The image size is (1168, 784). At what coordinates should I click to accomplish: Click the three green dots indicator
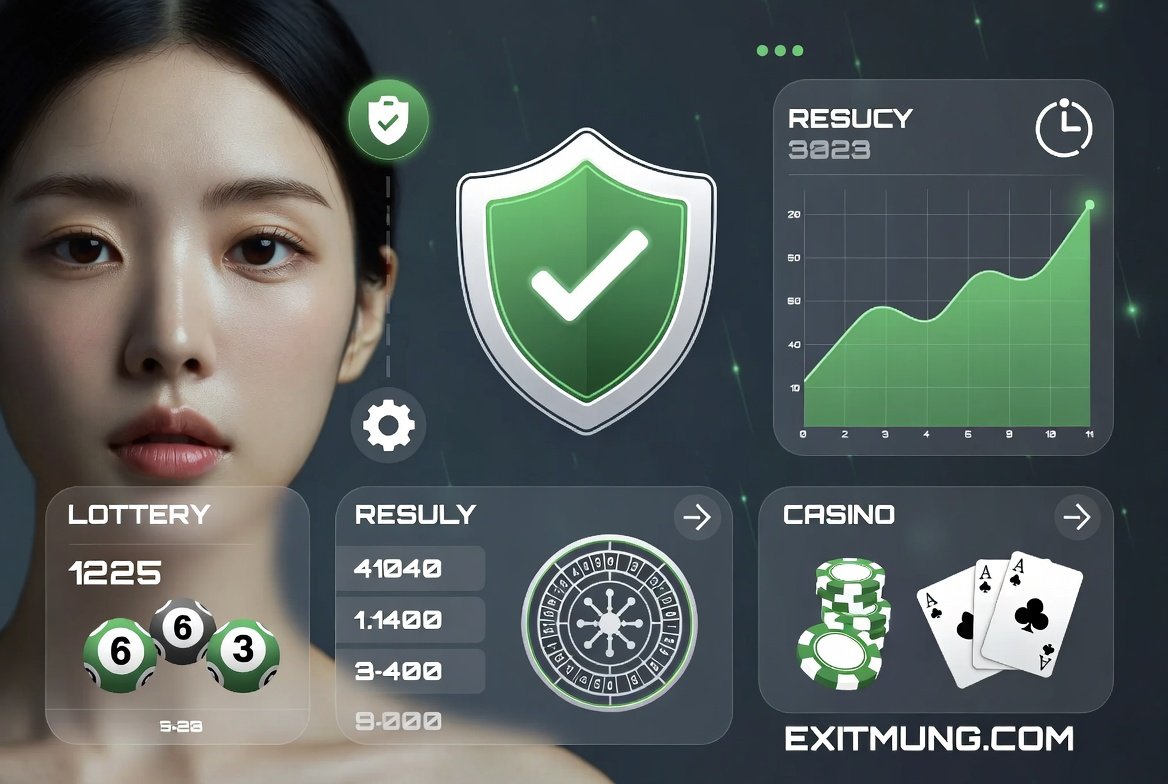[x=780, y=51]
